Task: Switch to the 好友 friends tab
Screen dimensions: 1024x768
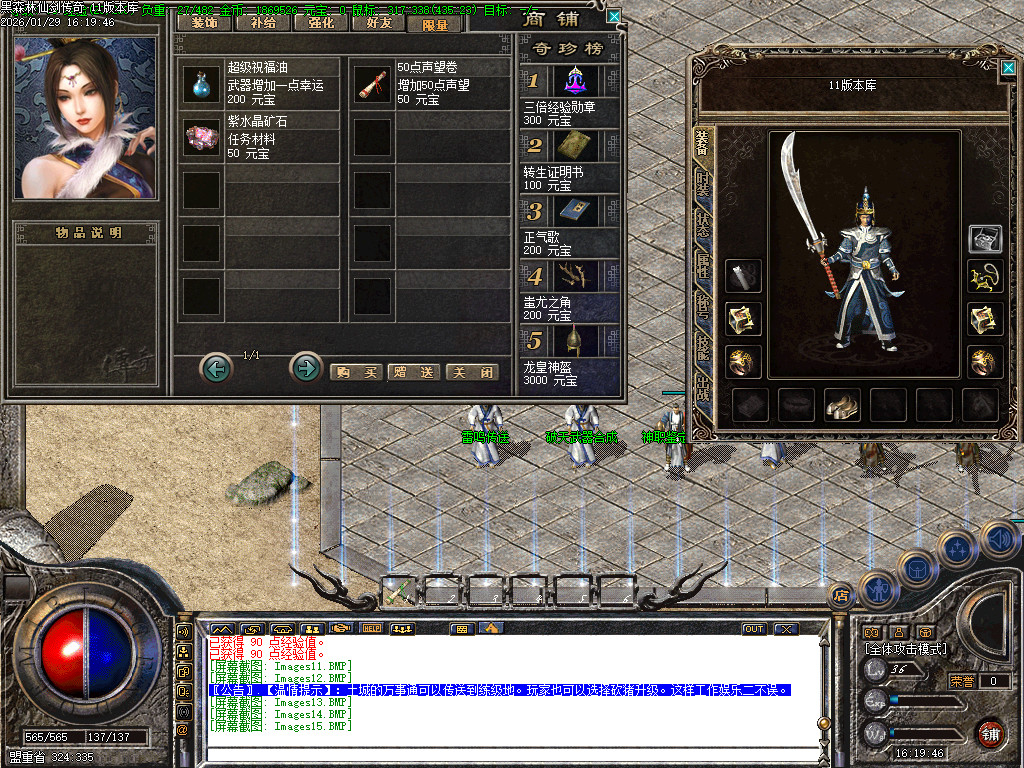Action: click(x=378, y=23)
